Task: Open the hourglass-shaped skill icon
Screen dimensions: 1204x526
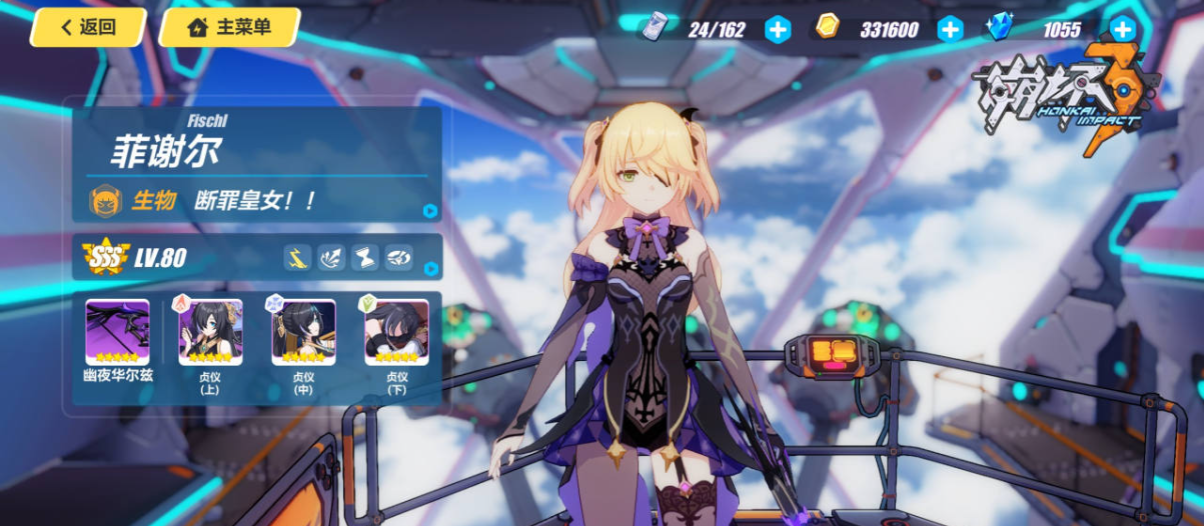Action: click(365, 257)
